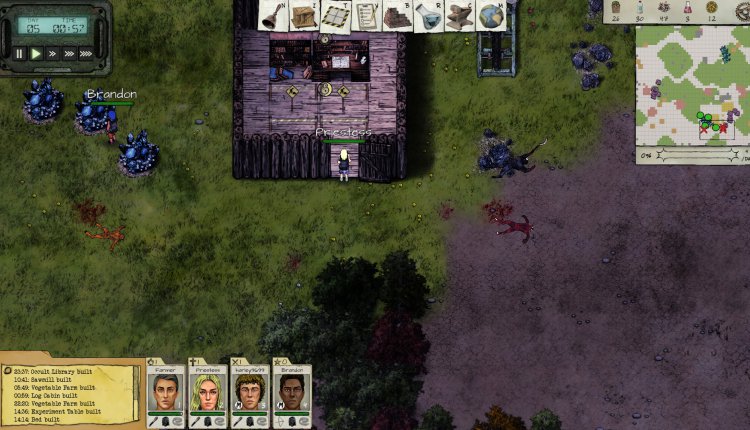Select the hazard-striped zone tool
Image resolution: width=750 pixels, height=430 pixels.
[x=335, y=15]
